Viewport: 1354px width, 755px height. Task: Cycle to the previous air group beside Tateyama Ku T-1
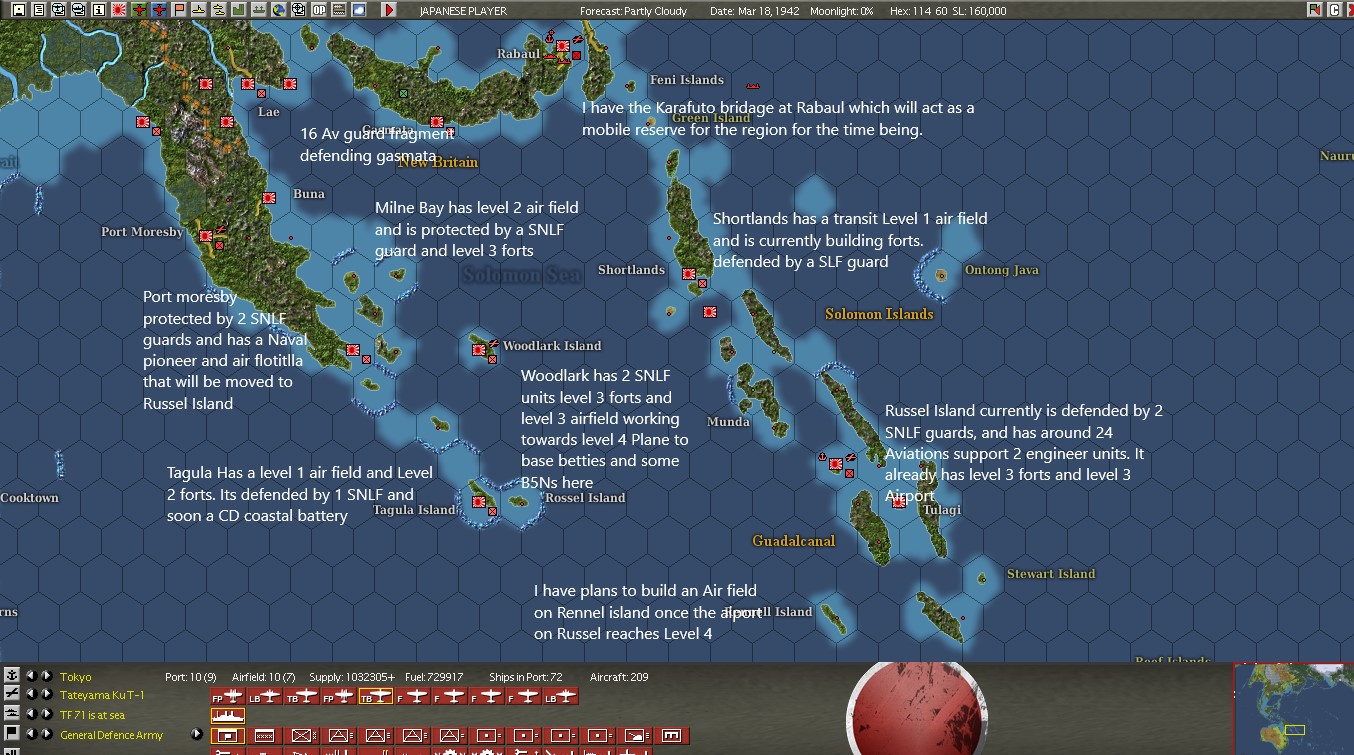click(x=33, y=694)
